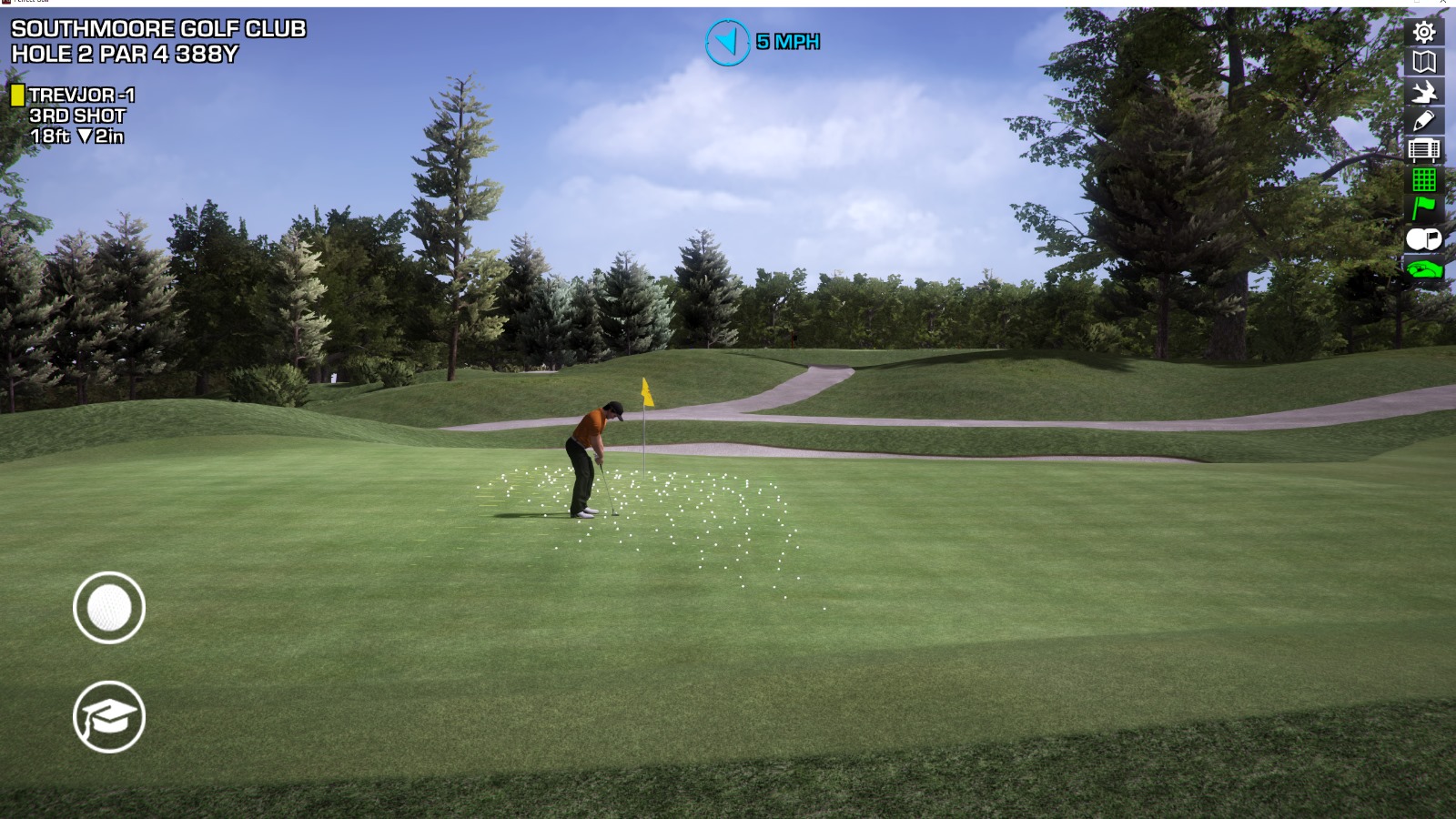Select the pencil edit icon
The width and height of the screenshot is (1456, 819).
click(x=1424, y=120)
